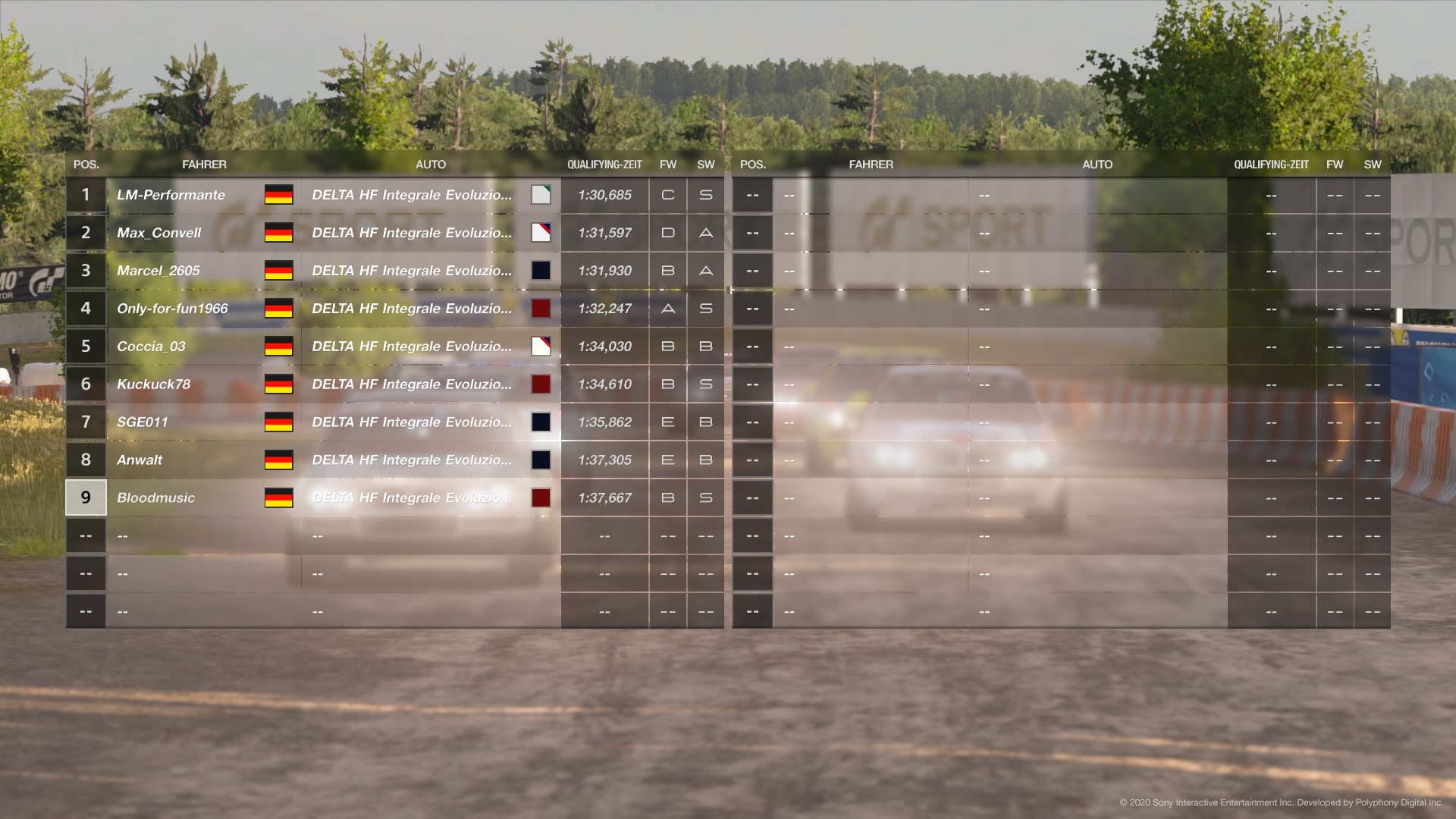The image size is (1456, 819).
Task: Select the QUALIFYING-ZEIT column header
Action: point(605,164)
